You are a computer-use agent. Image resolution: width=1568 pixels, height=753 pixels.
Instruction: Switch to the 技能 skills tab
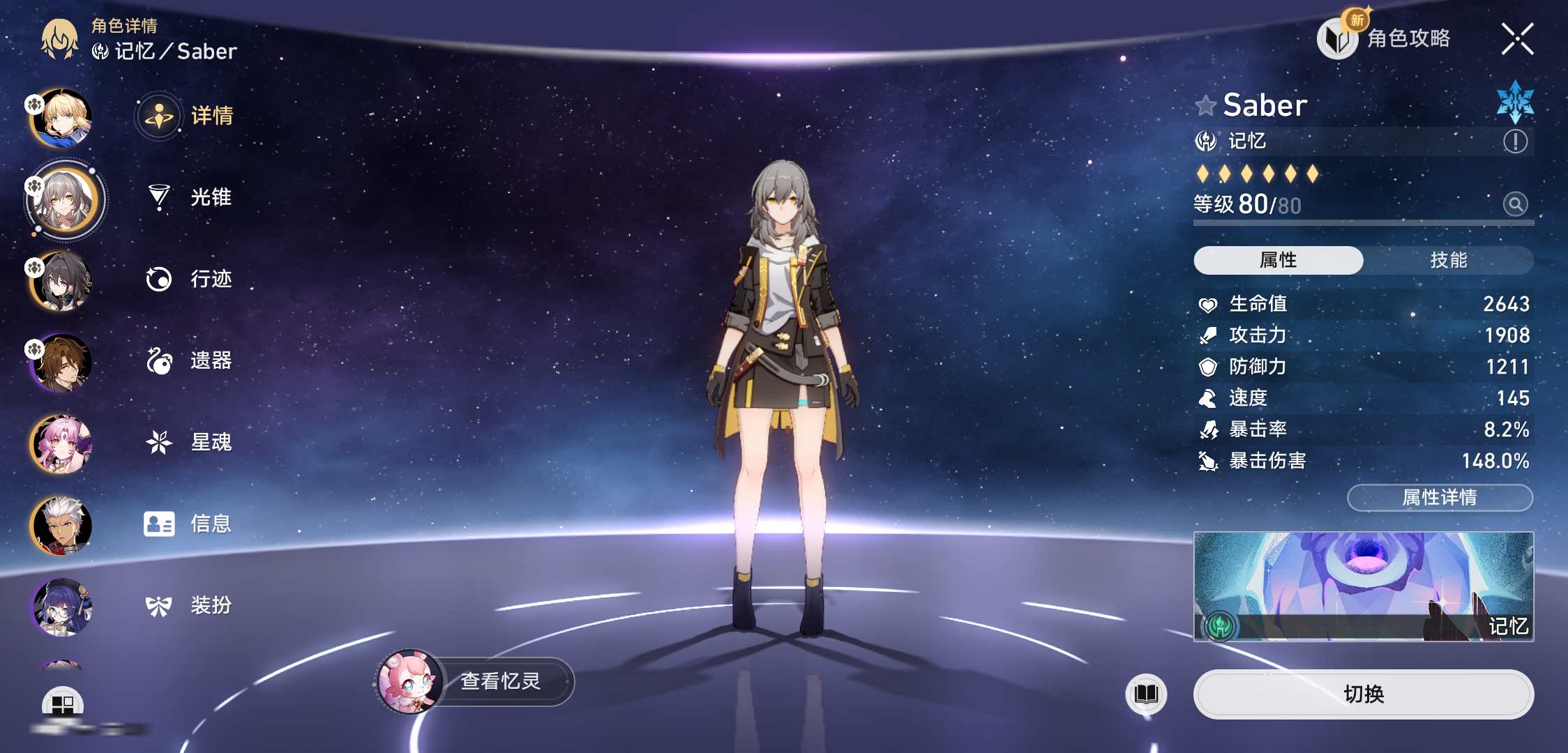(1448, 260)
